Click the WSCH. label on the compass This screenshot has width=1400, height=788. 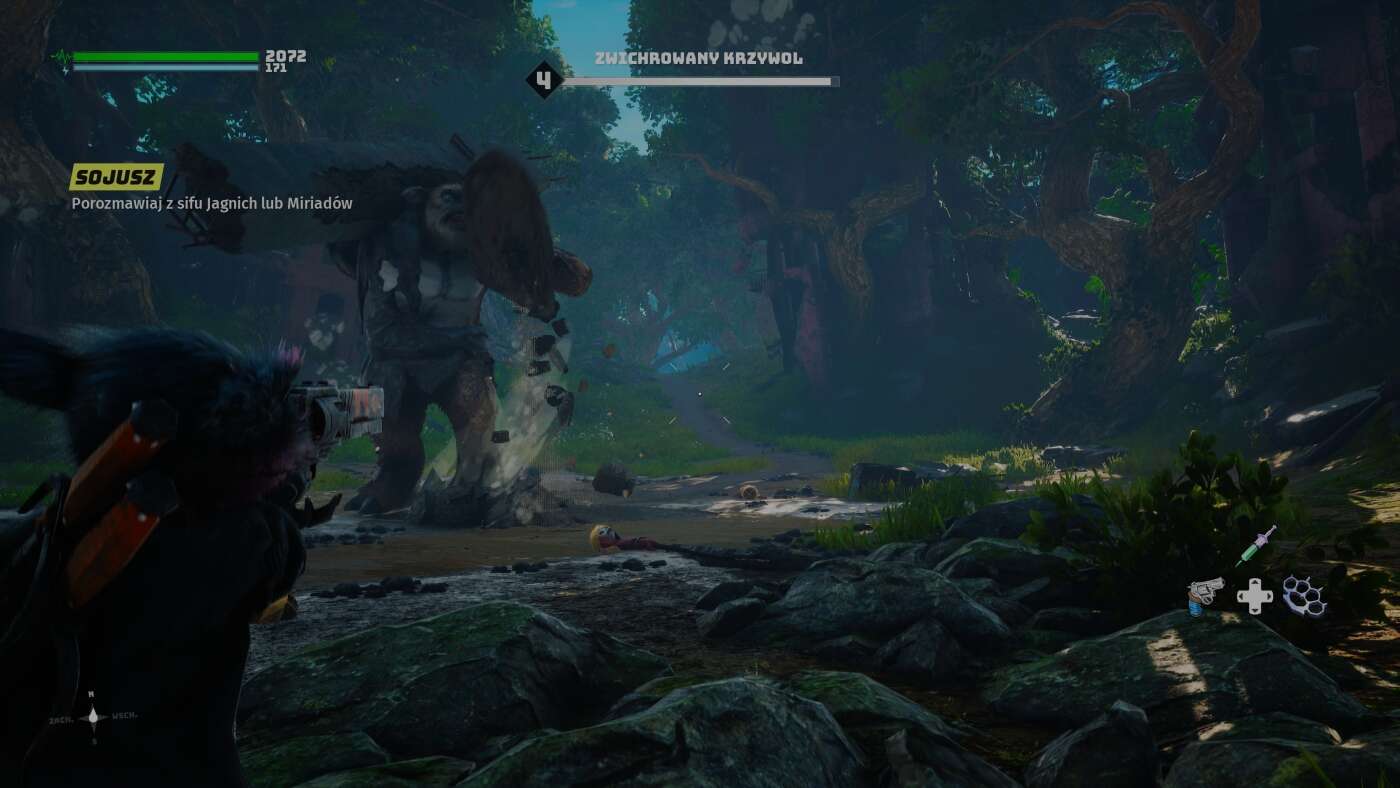(122, 716)
